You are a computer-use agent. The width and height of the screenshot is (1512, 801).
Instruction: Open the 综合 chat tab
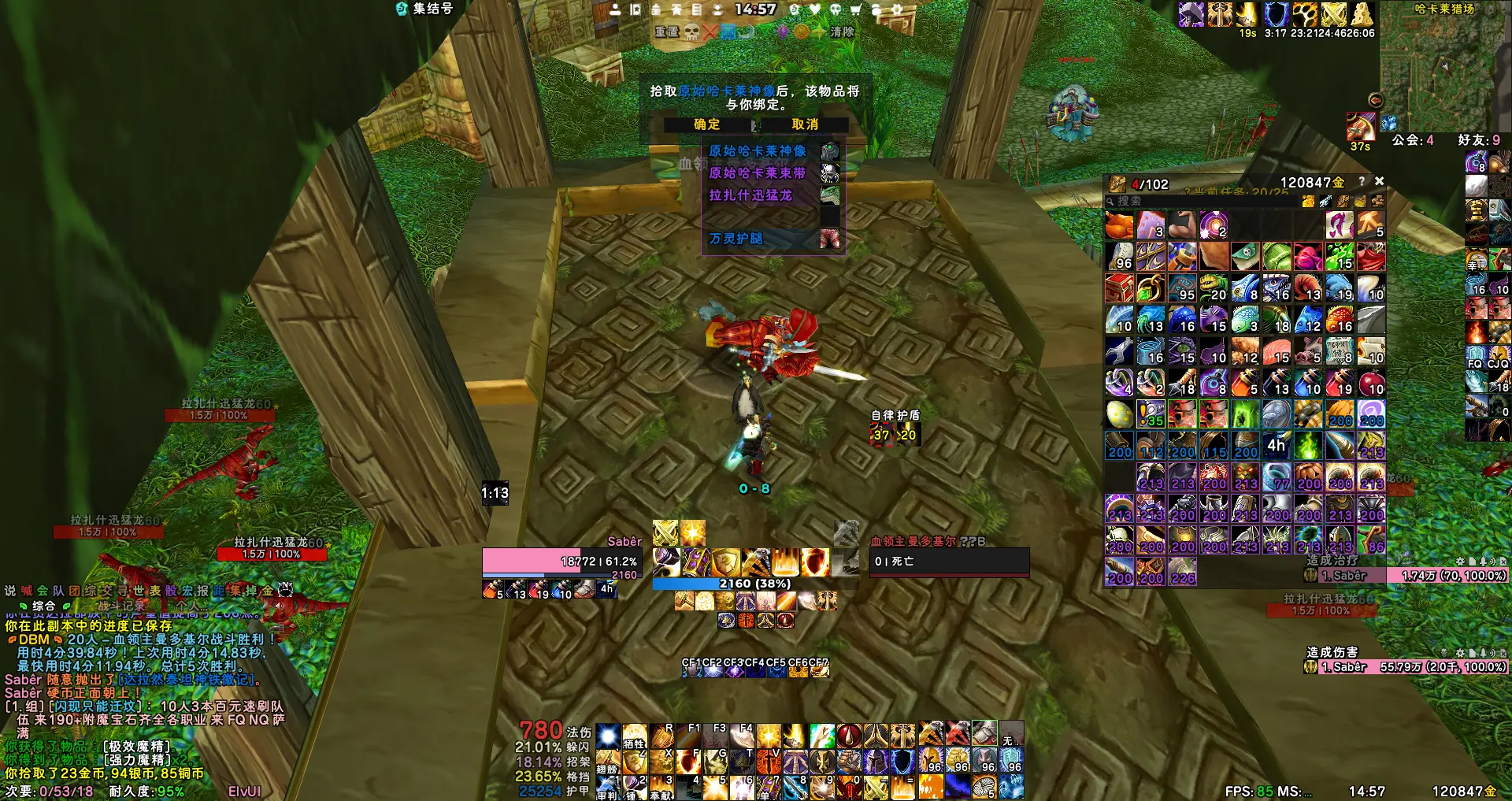tap(43, 606)
